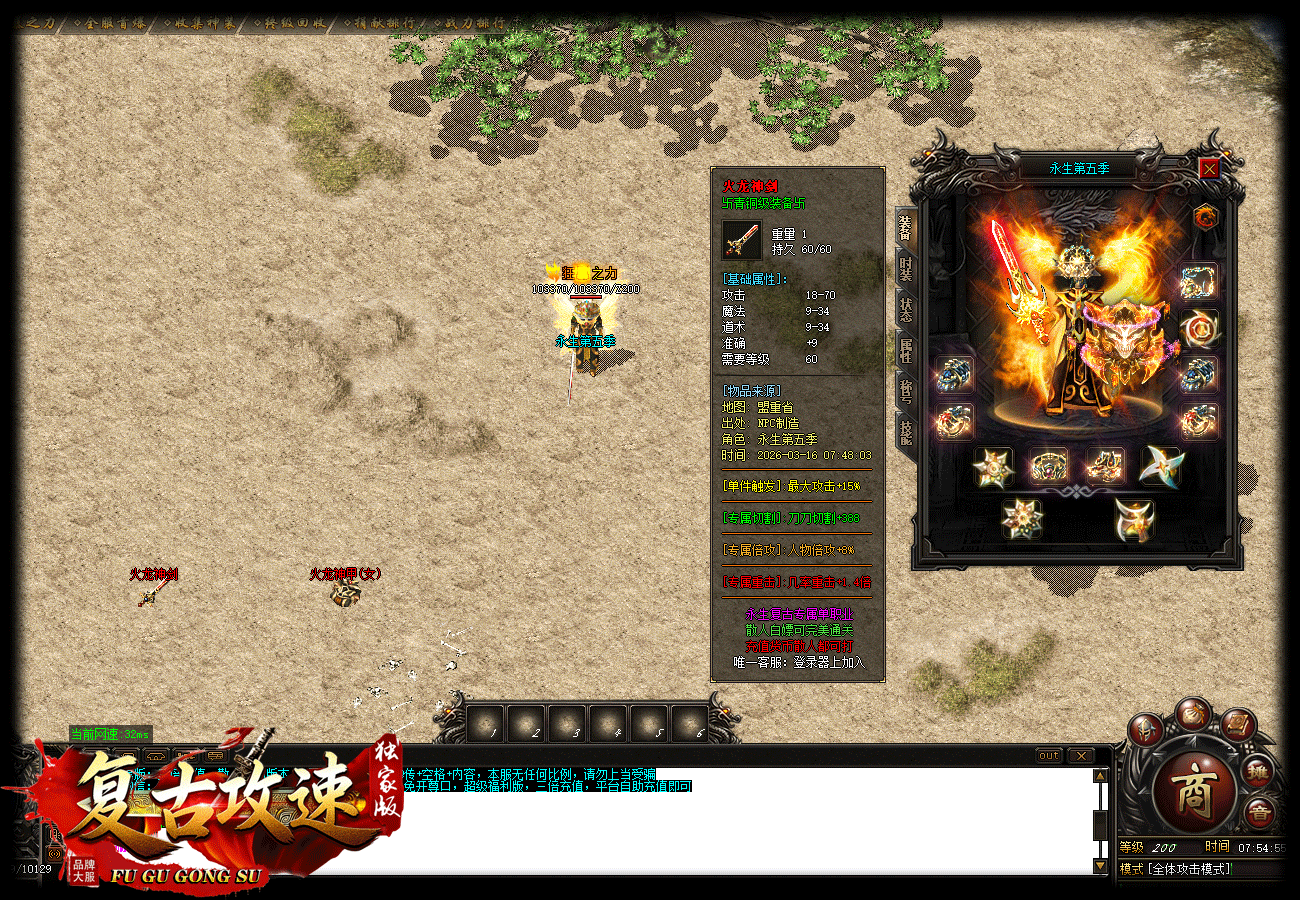This screenshot has width=1300, height=900.
Task: Open the skill book icon
Action: click(1236, 723)
